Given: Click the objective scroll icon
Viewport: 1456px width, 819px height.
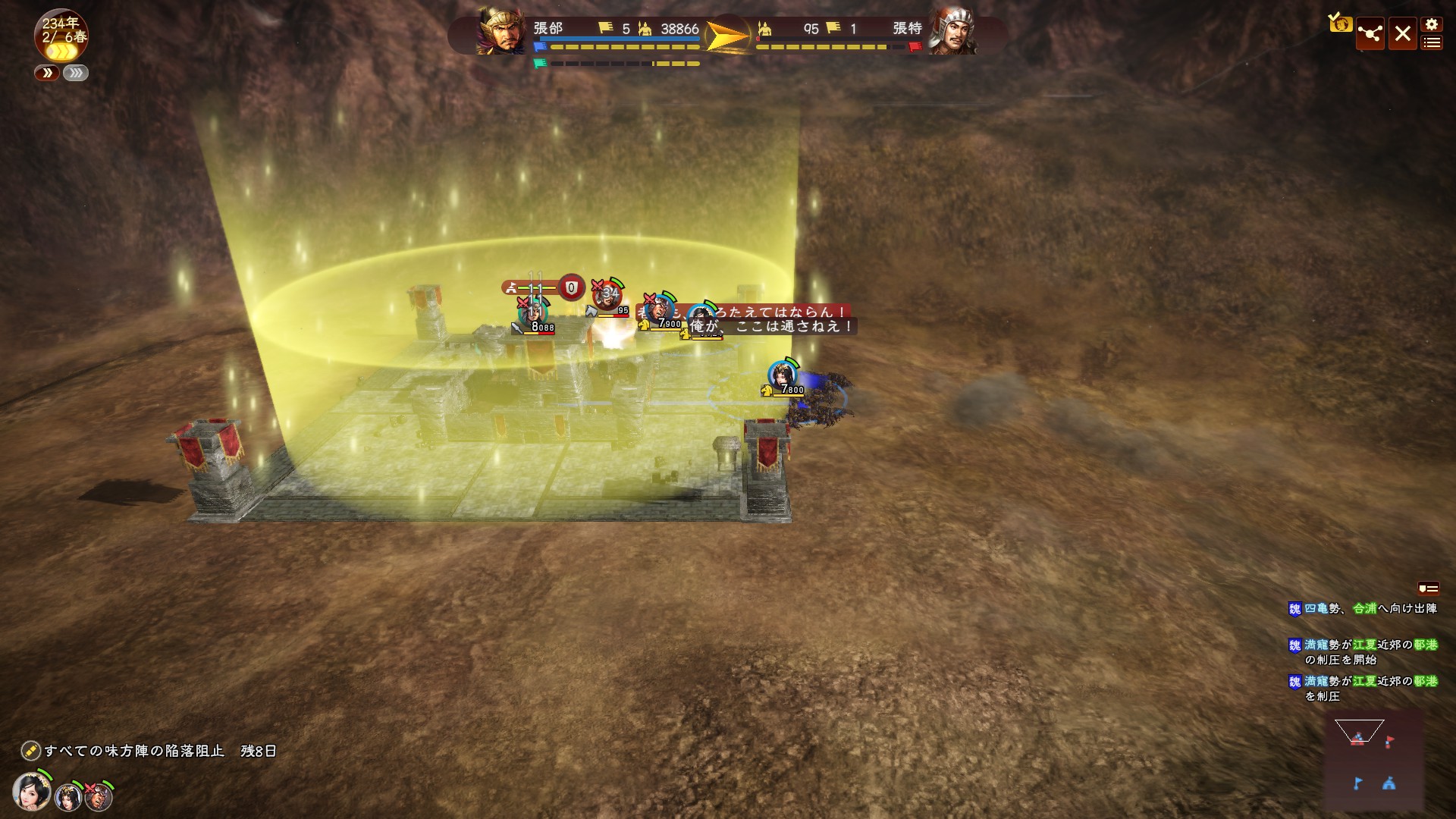Looking at the screenshot, I should [30, 751].
